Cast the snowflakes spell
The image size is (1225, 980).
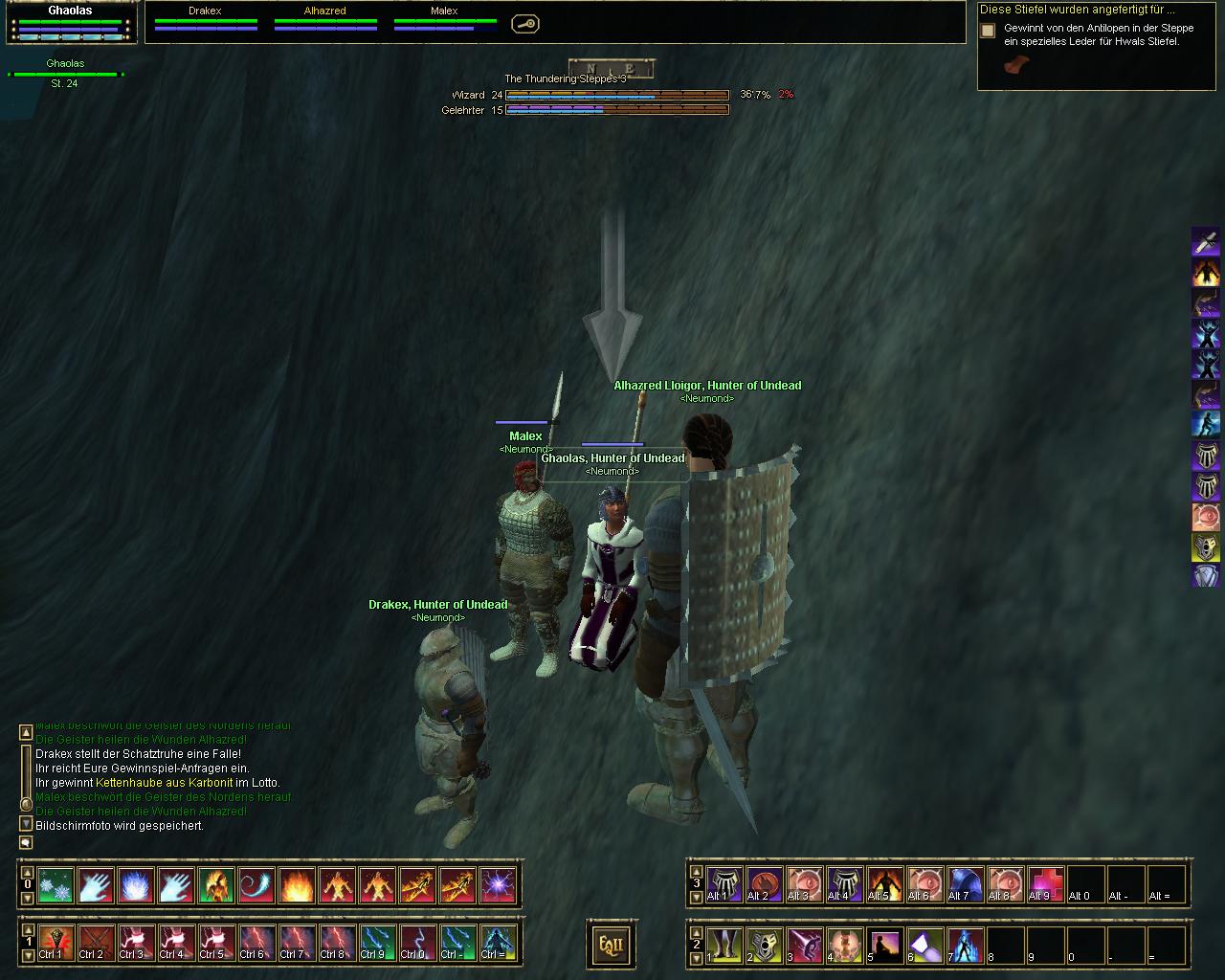coord(56,886)
